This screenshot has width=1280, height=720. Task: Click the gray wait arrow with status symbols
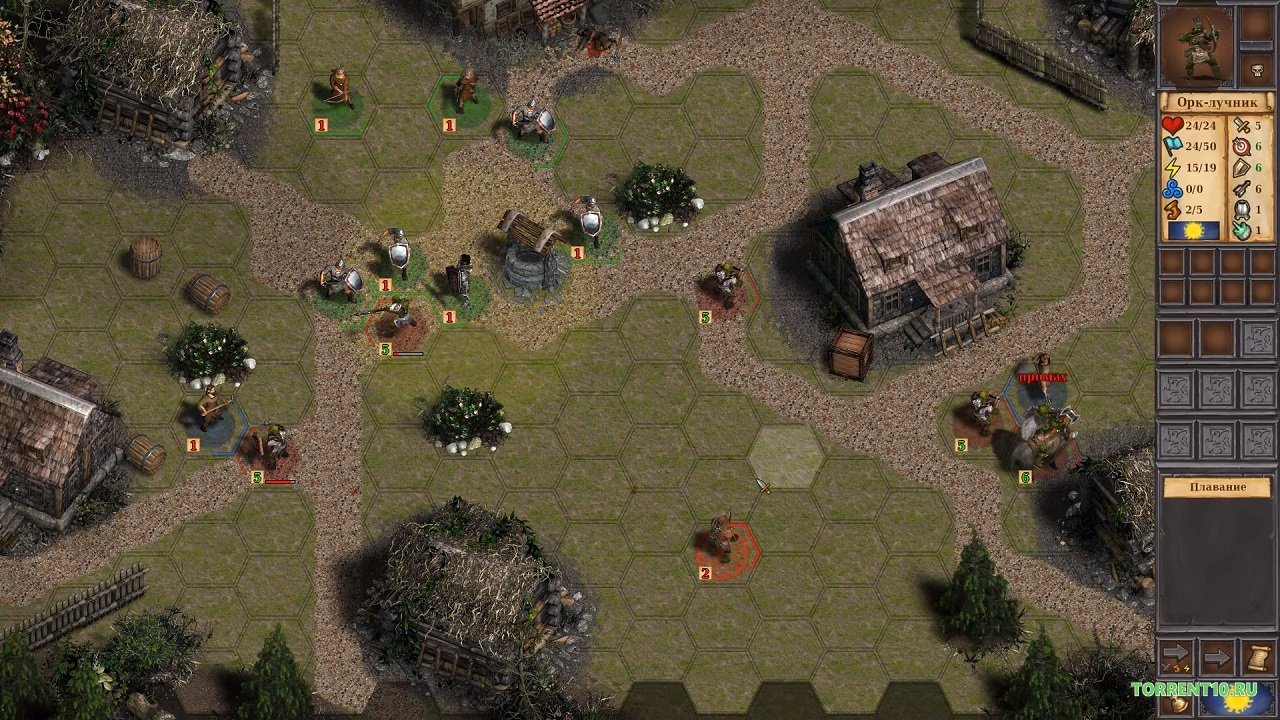pos(1175,654)
